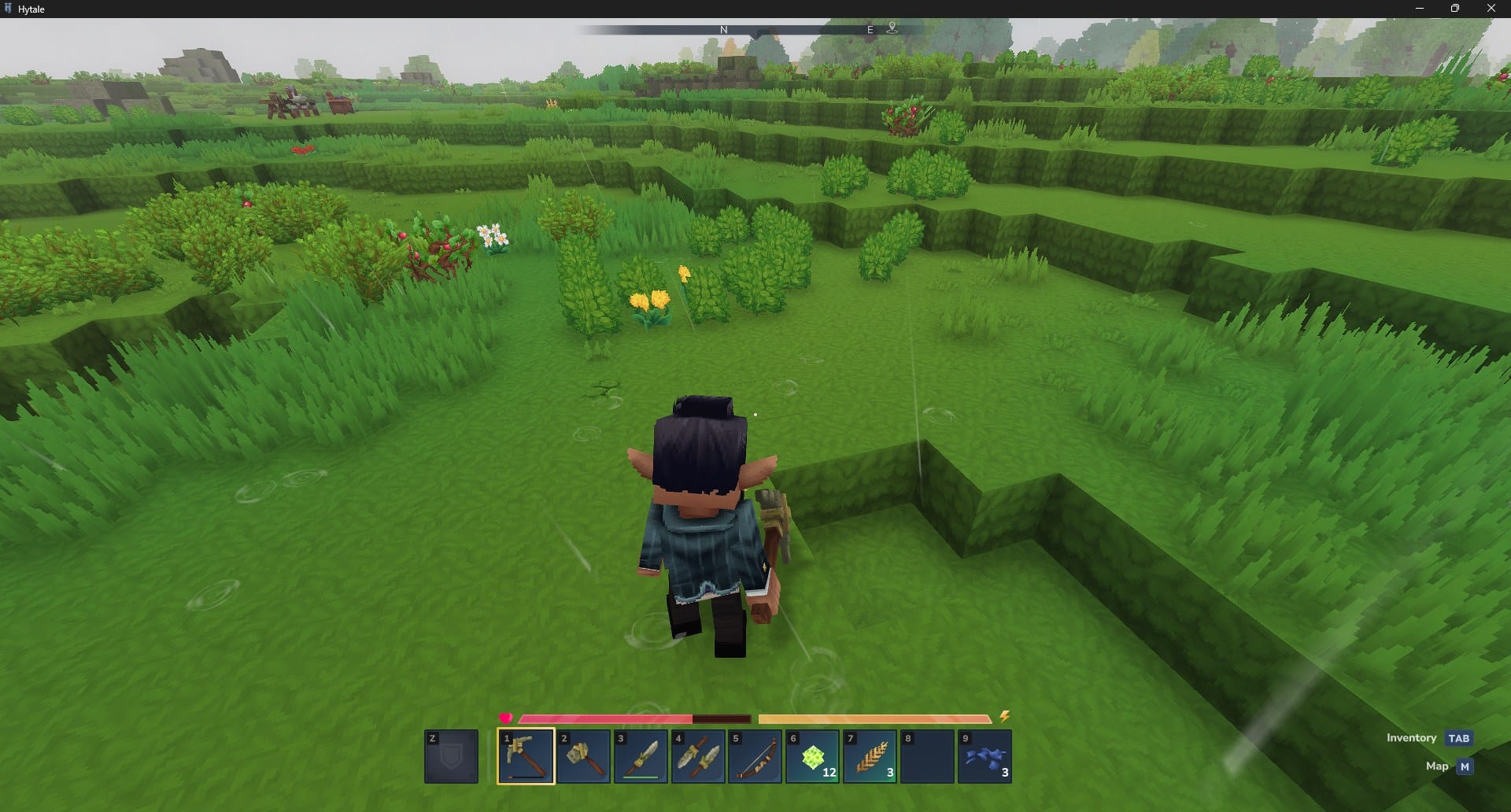
Task: Click the waypoint marker icon on the compass
Action: tap(892, 27)
